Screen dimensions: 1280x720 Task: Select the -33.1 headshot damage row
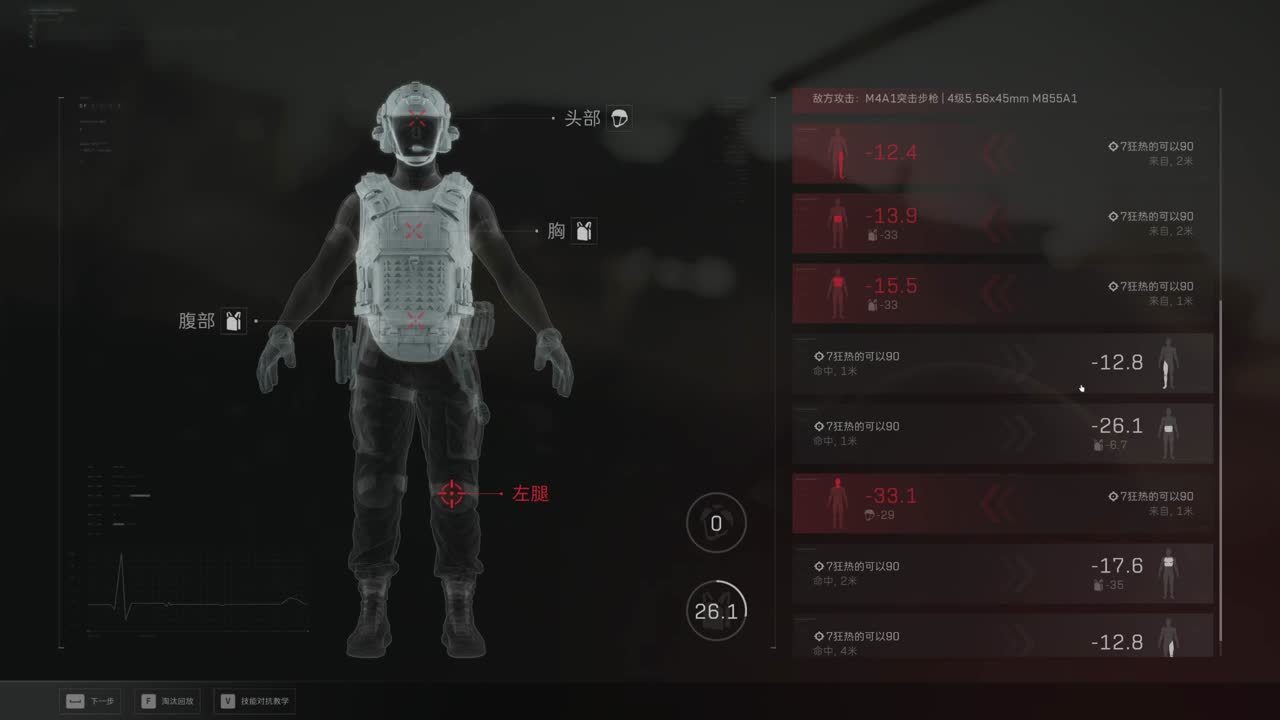click(x=1002, y=504)
